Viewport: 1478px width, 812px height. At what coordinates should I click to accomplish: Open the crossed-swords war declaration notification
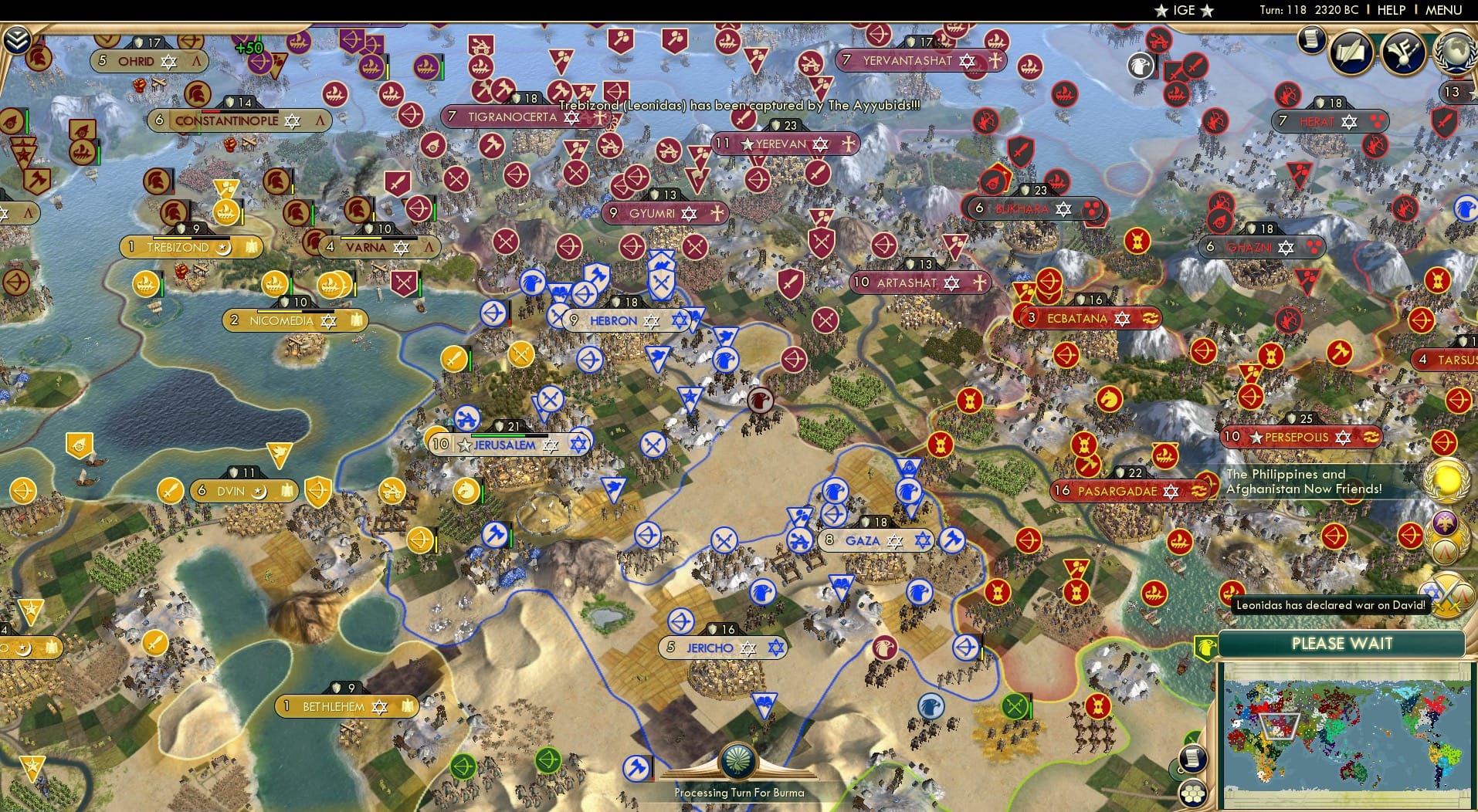coord(1446,596)
